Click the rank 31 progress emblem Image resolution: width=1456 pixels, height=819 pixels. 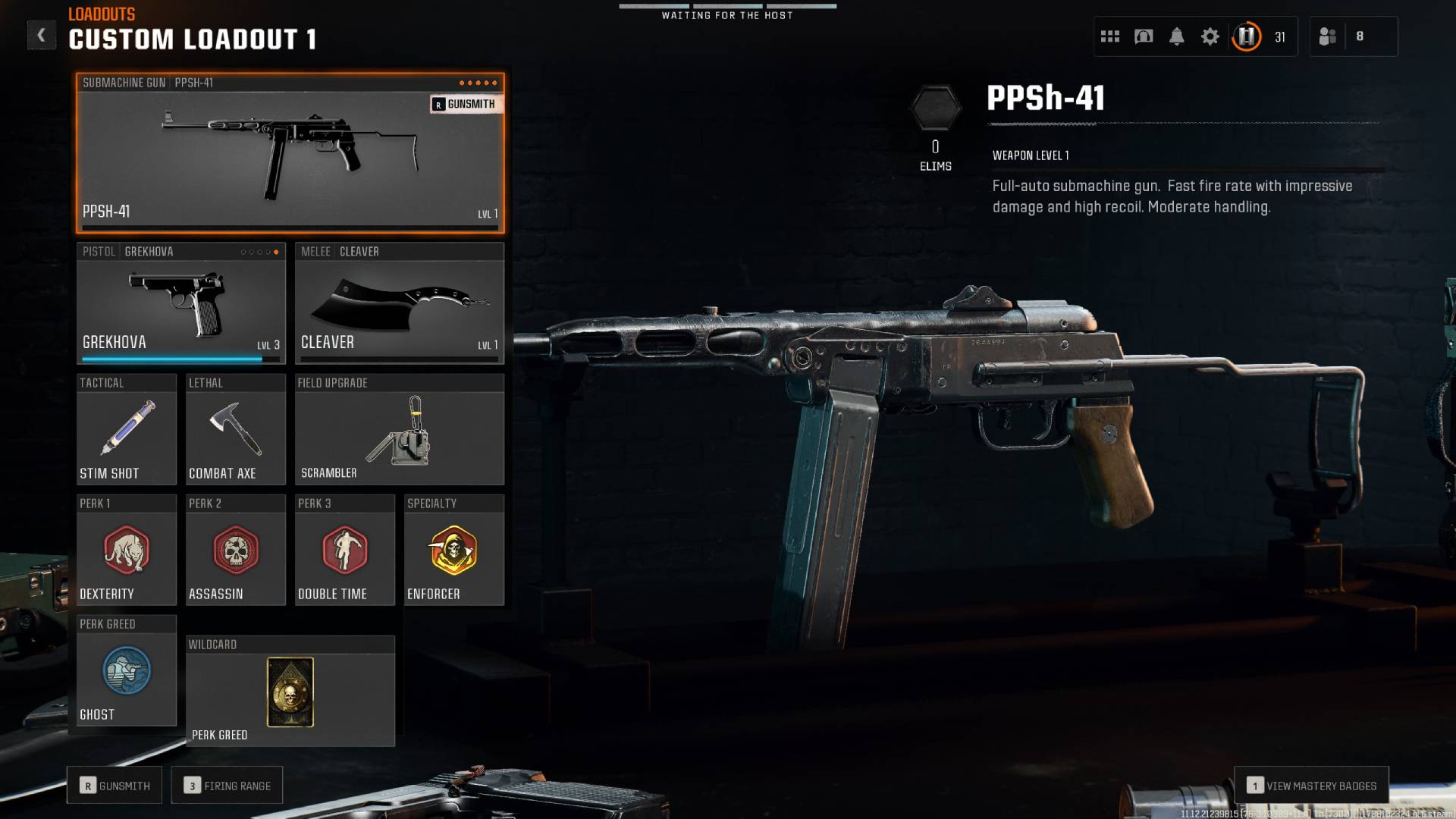[1246, 36]
